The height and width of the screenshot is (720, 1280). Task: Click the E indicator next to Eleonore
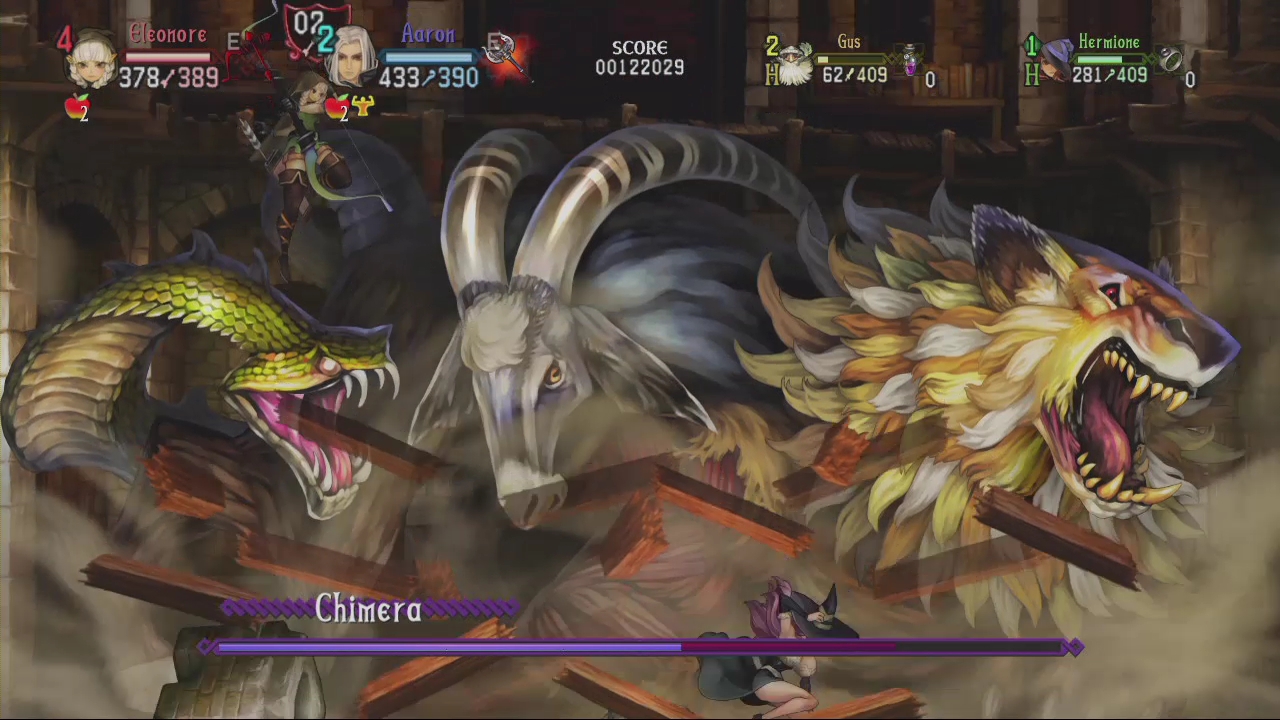(231, 39)
